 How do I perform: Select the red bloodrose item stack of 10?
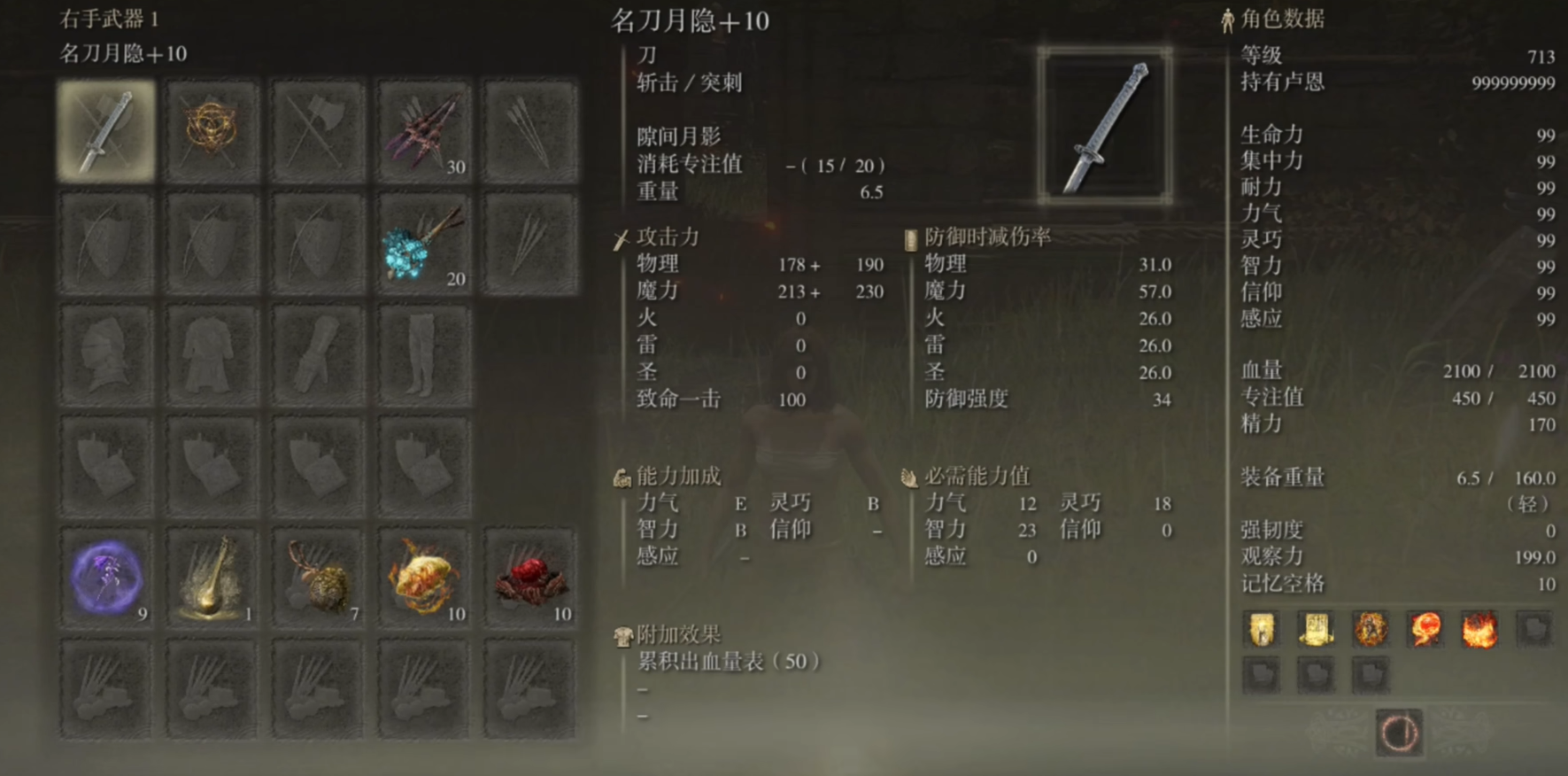pyautogui.click(x=529, y=578)
